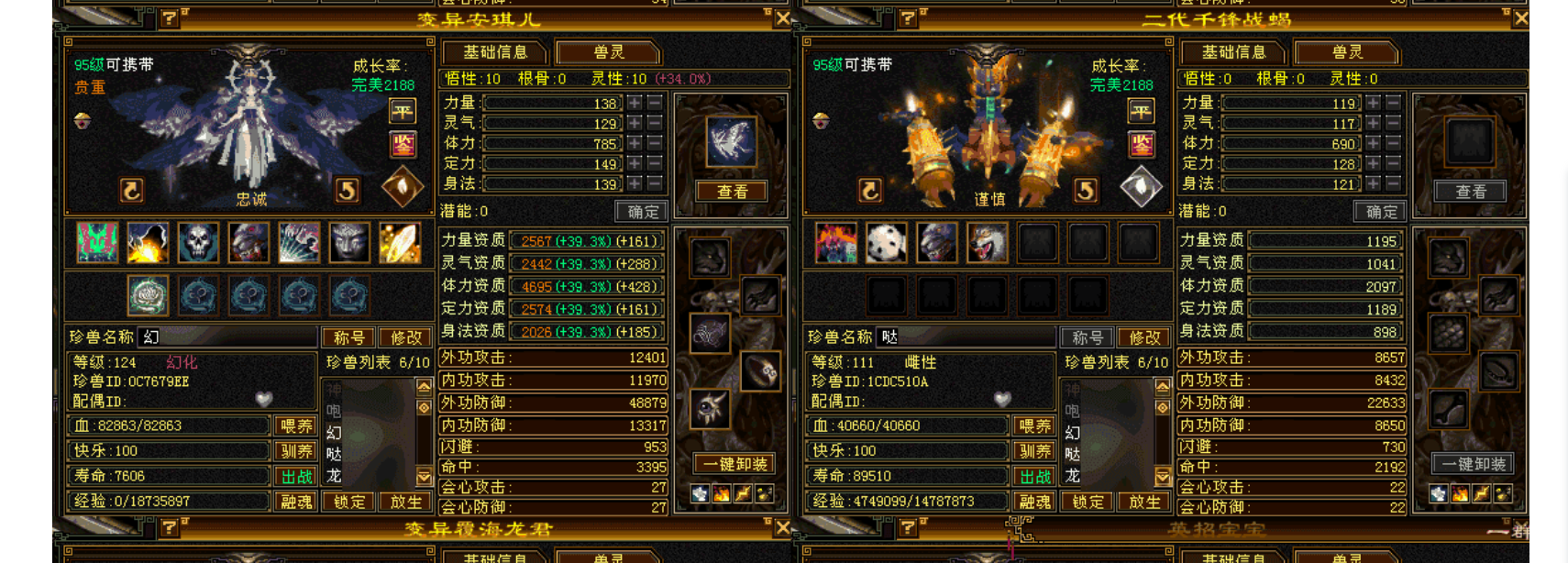Click 融魂 in the 二代千锋战蝎 window

1034,502
